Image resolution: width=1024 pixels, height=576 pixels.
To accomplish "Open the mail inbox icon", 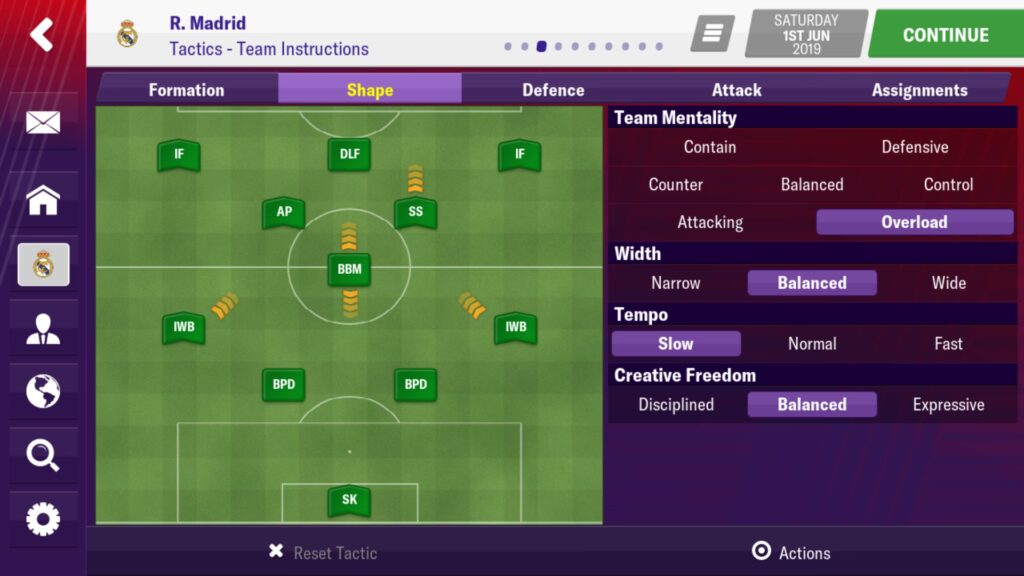I will click(42, 123).
